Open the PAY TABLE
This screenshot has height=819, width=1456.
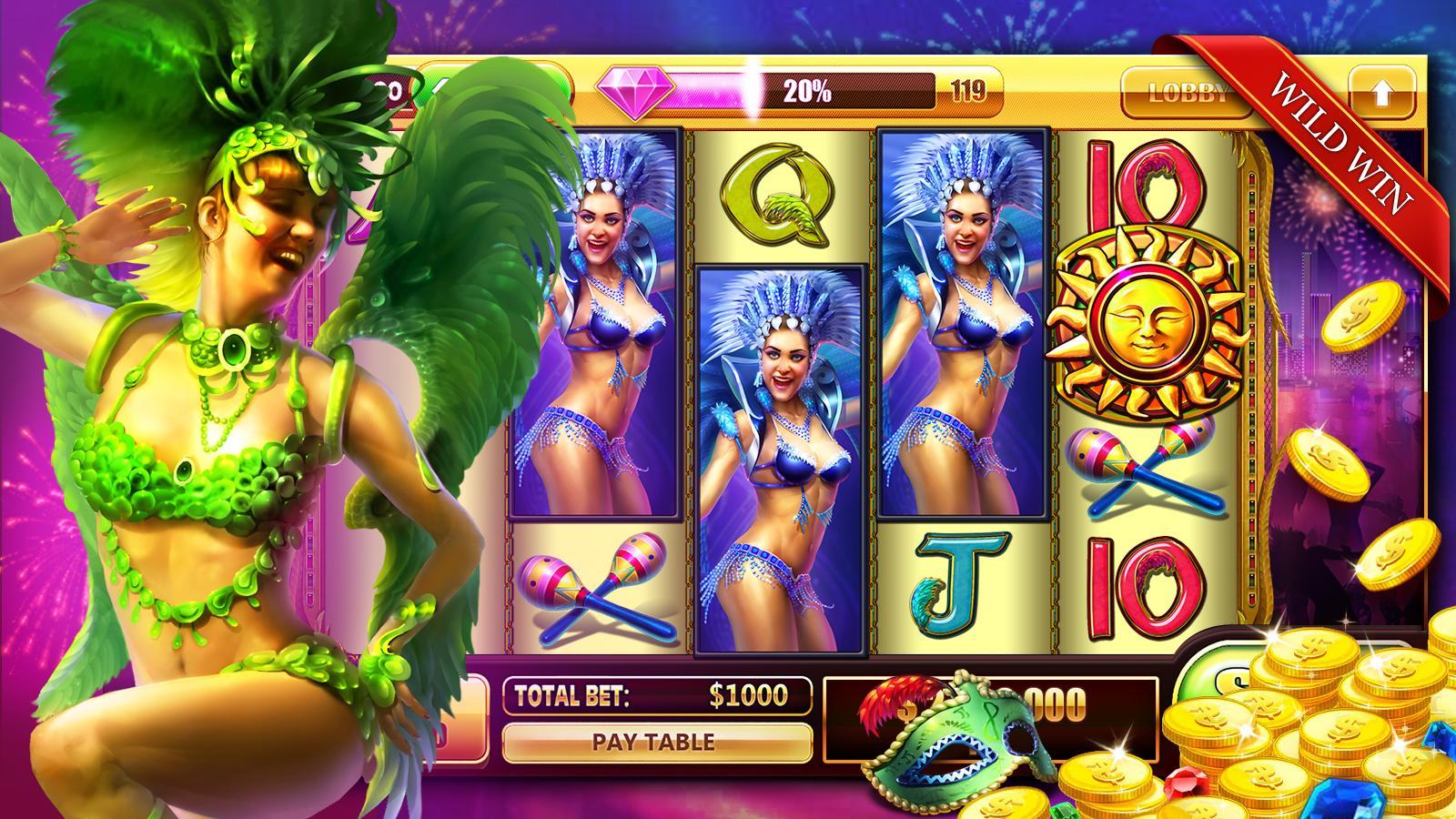tap(657, 742)
